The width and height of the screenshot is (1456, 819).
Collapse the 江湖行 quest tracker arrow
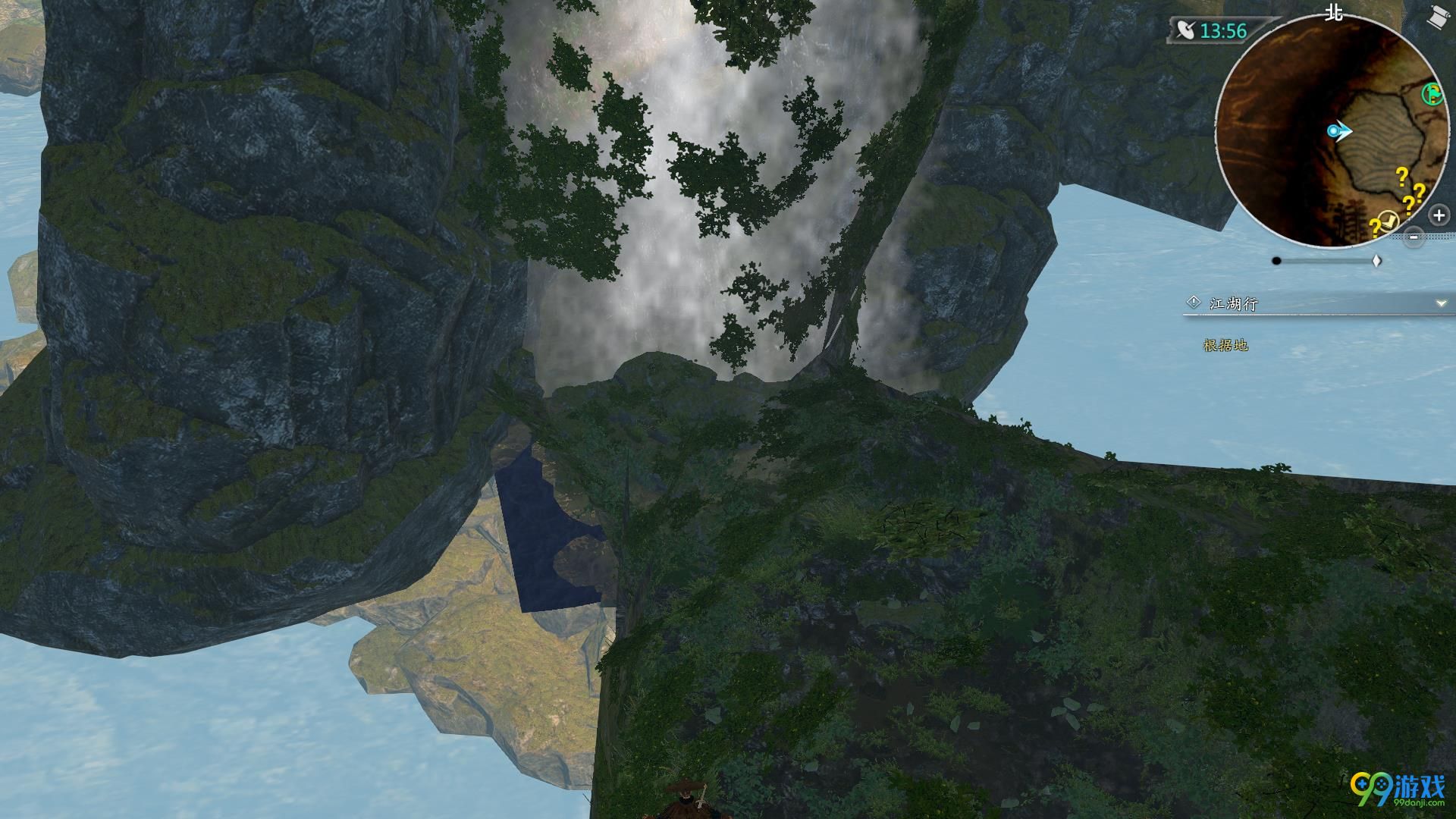[1441, 303]
